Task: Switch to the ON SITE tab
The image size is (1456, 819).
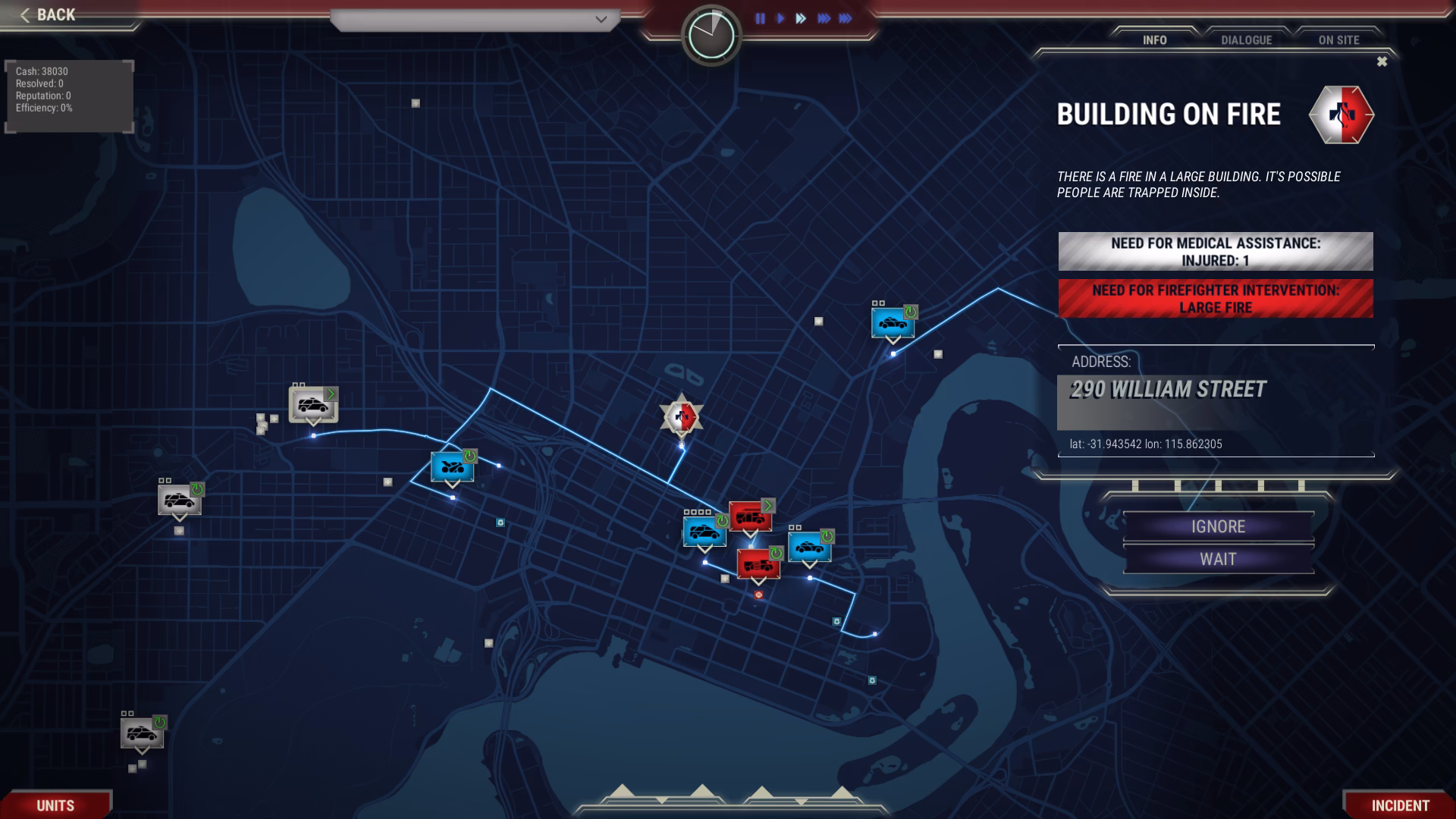Action: pyautogui.click(x=1339, y=40)
